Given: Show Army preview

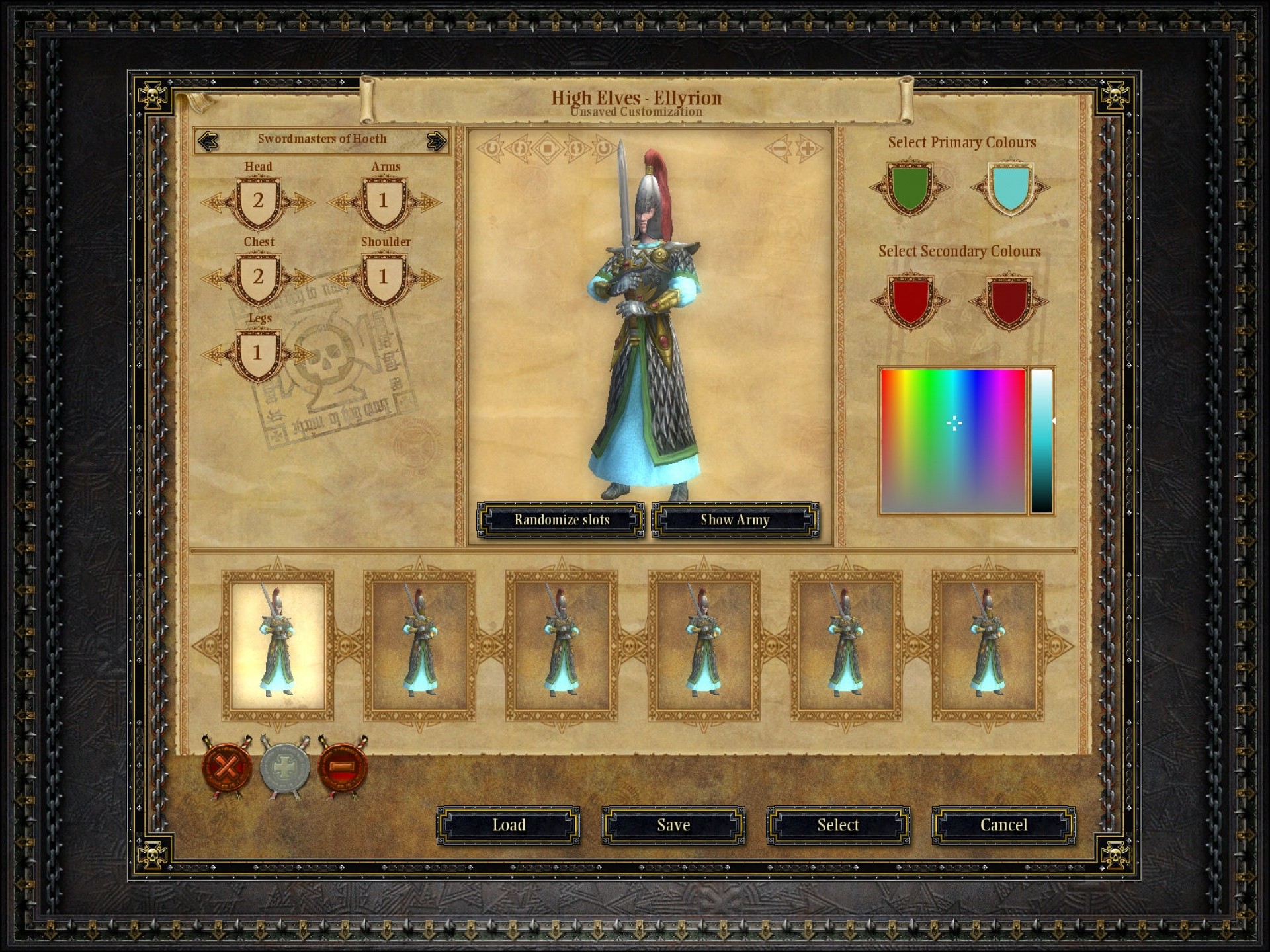Looking at the screenshot, I should pos(735,520).
